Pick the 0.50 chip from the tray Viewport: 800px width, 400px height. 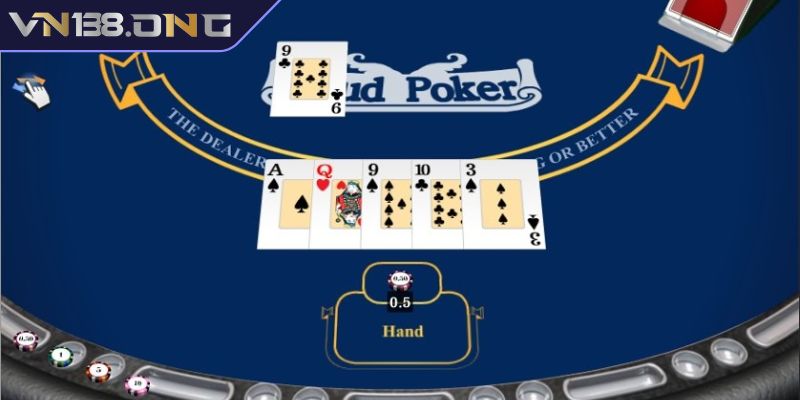(x=25, y=340)
